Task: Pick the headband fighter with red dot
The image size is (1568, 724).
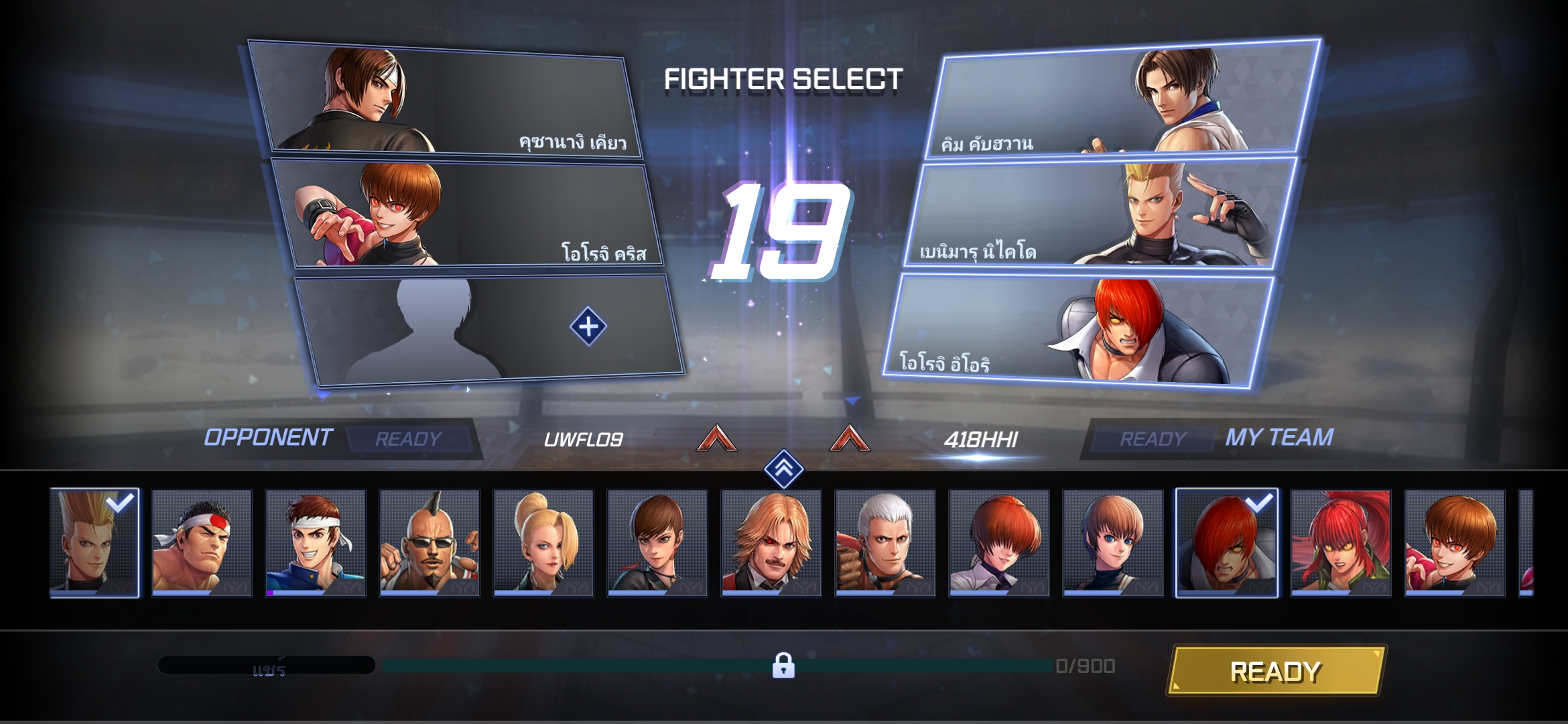Action: pos(202,543)
